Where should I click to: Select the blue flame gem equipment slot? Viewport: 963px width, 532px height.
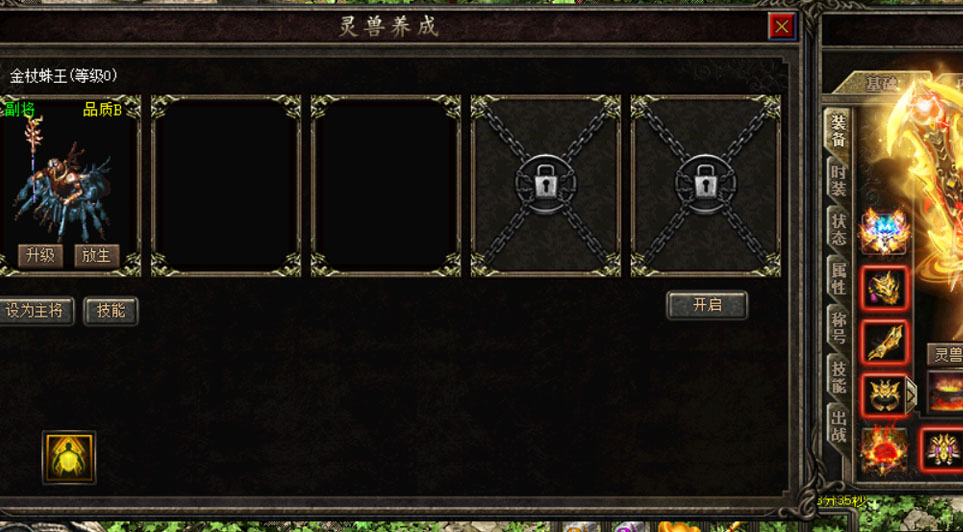point(884,232)
